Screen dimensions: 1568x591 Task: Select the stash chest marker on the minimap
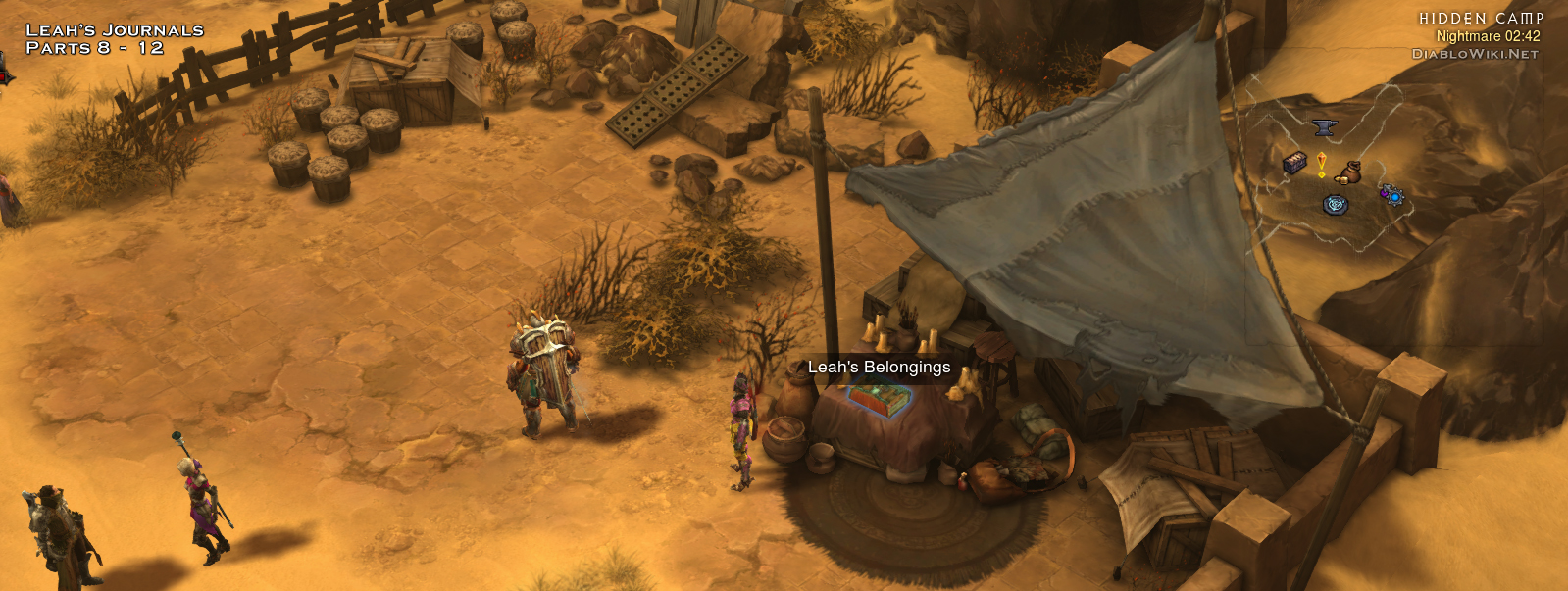pos(1294,163)
